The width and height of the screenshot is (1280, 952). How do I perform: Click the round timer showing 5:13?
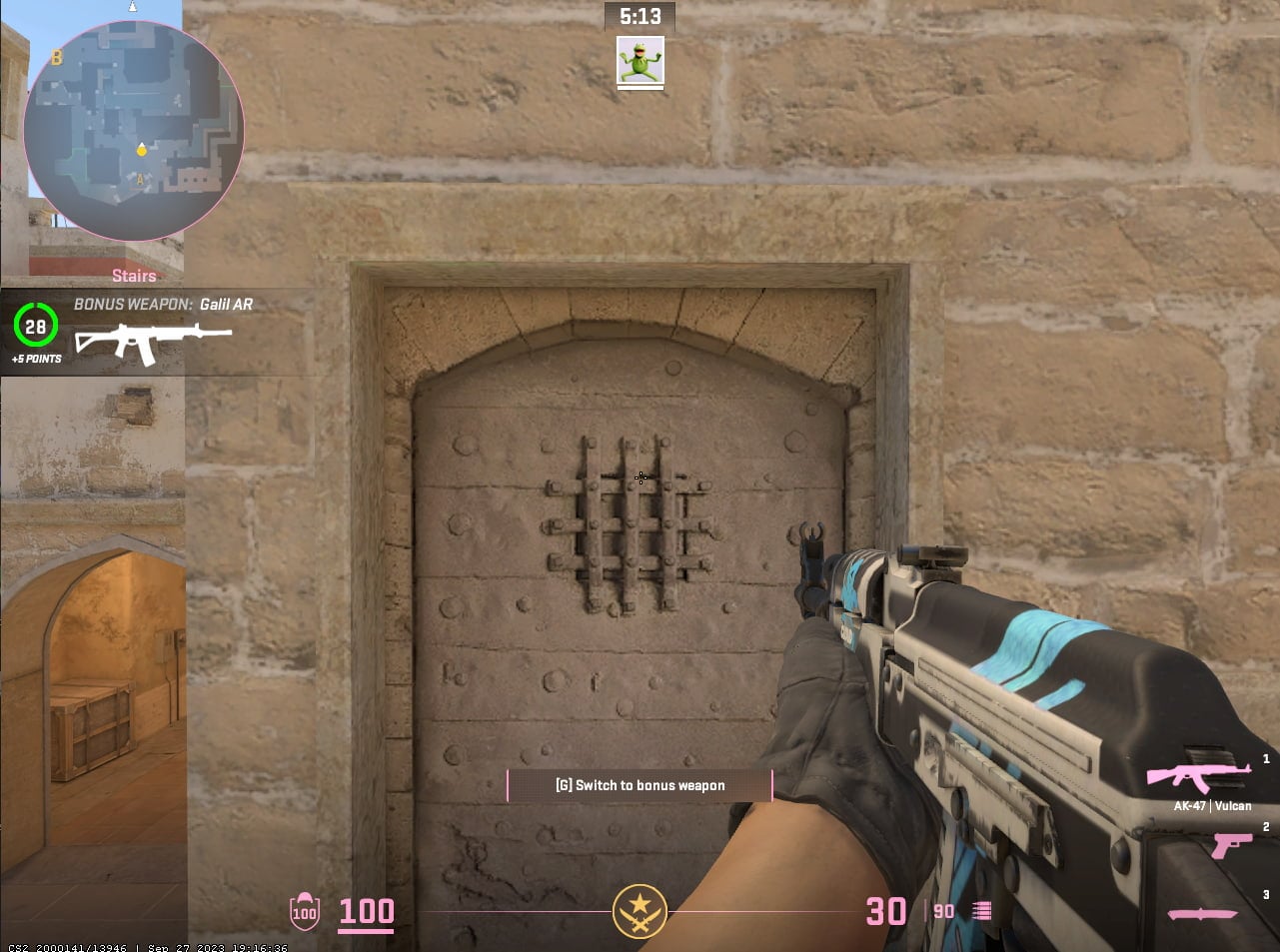[x=640, y=16]
